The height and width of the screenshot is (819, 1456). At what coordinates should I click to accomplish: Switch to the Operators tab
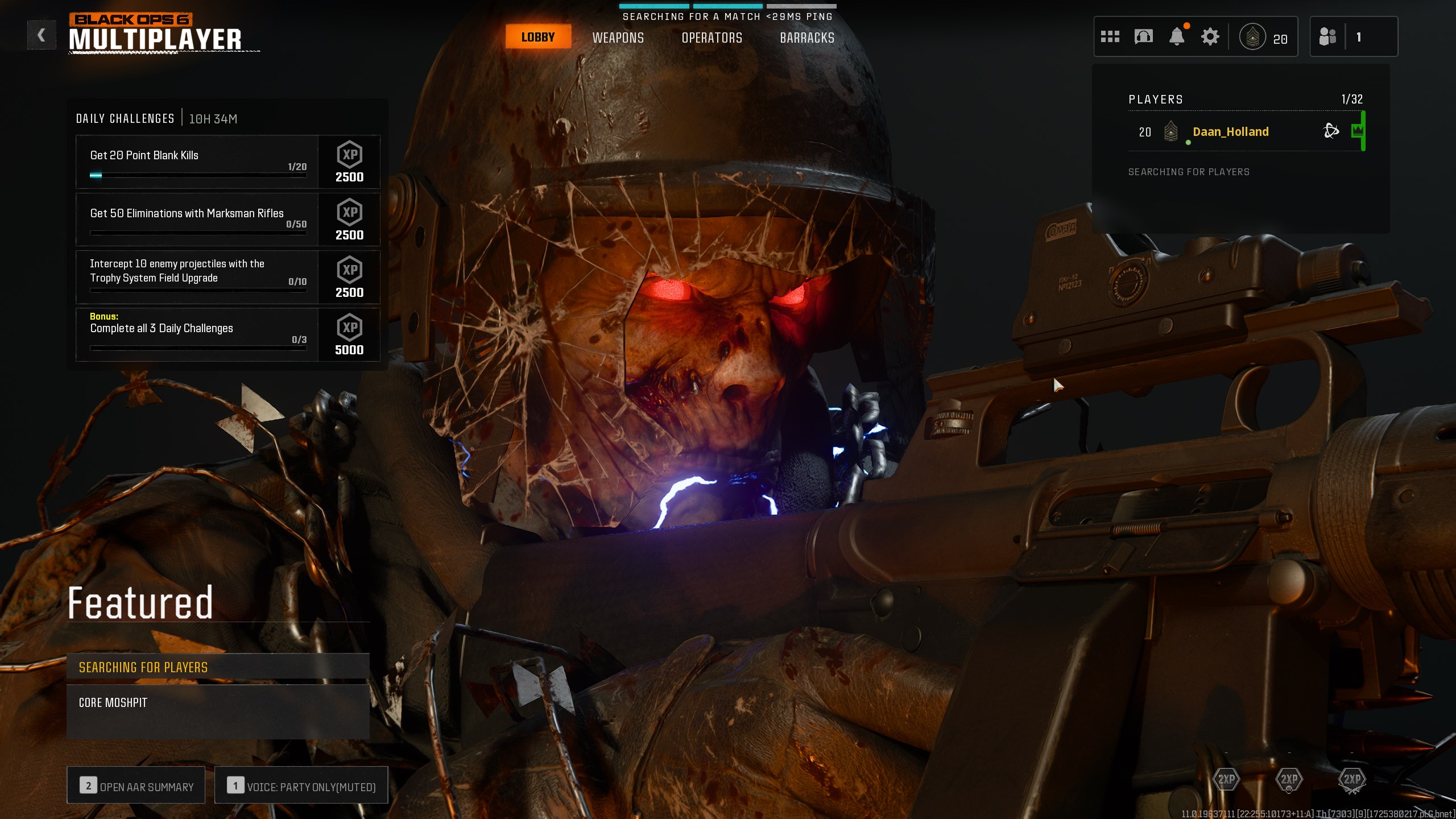click(x=712, y=38)
